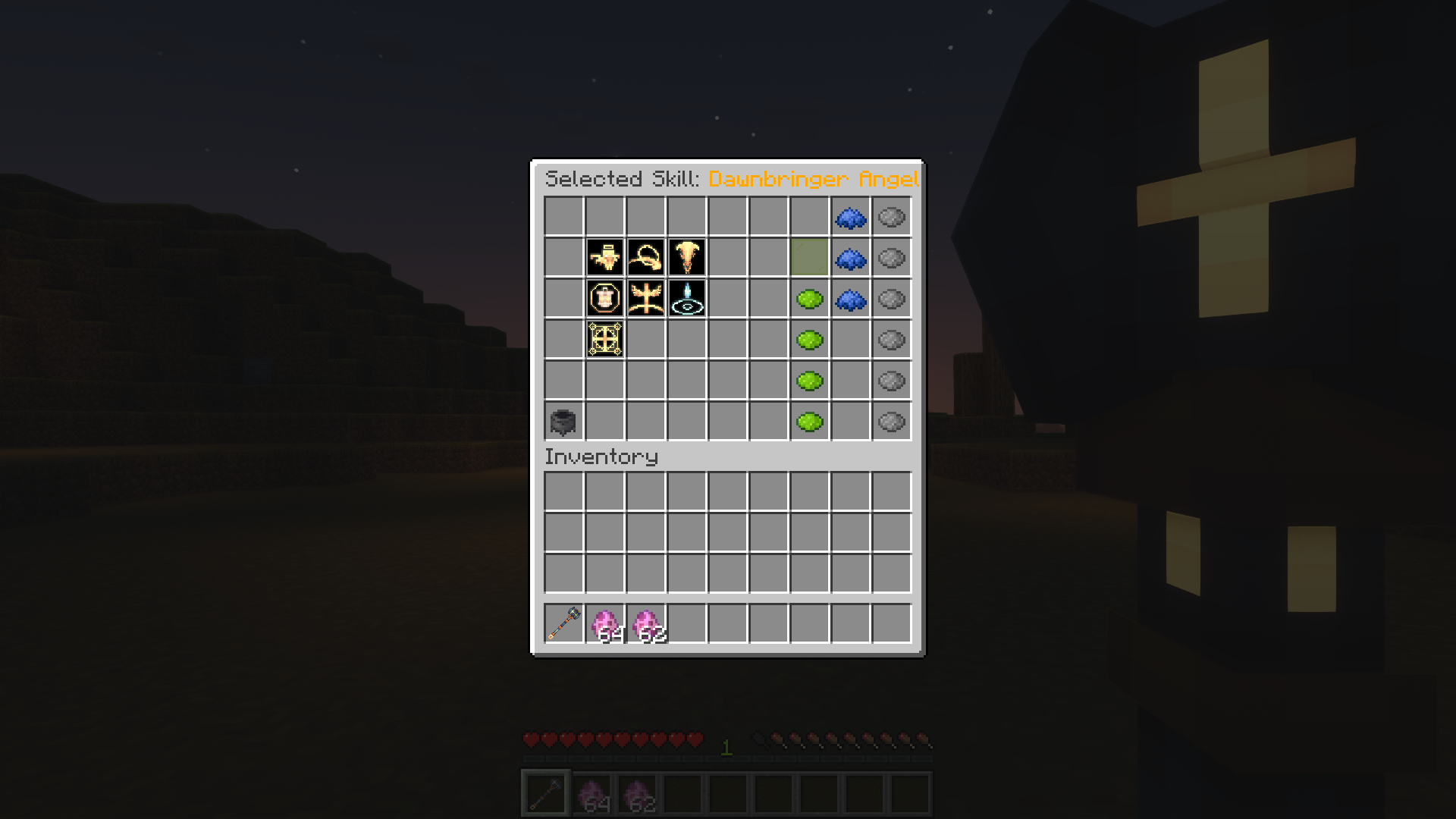Click the Dawnbringer Angel skill name
The width and height of the screenshot is (1456, 819).
[x=811, y=180]
